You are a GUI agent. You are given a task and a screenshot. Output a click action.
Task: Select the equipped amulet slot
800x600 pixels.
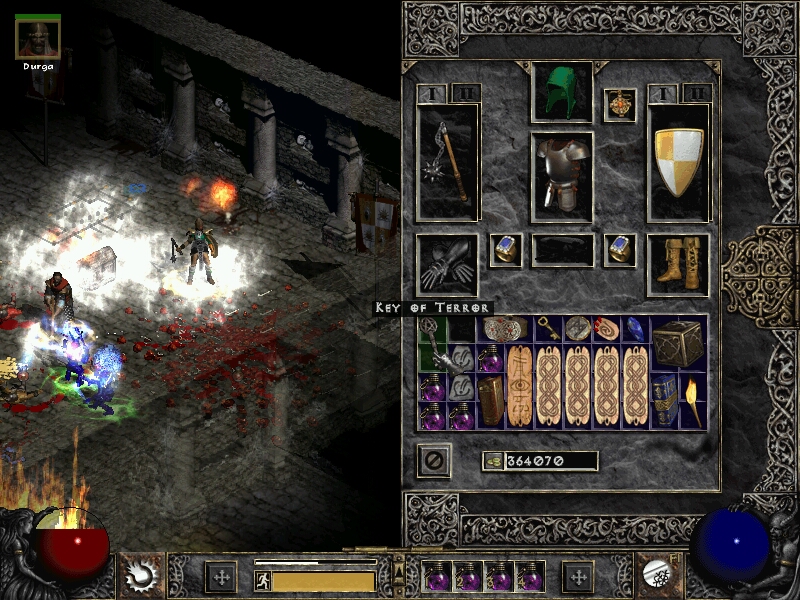coord(620,106)
